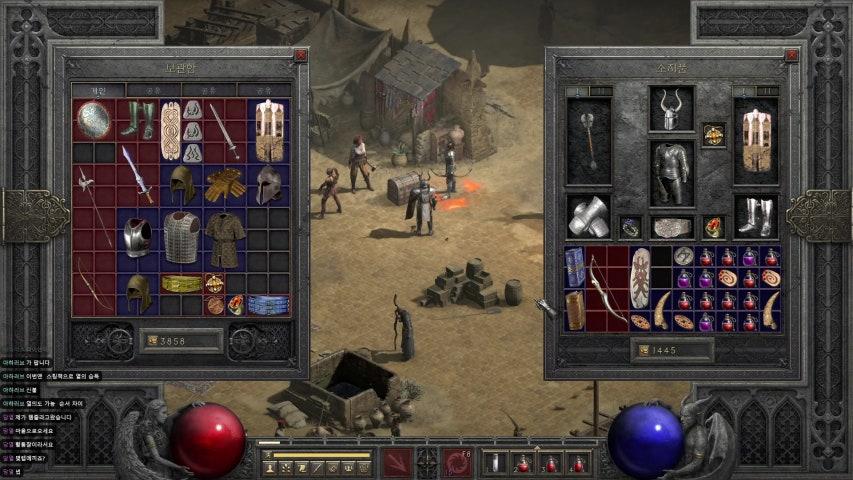Pick up the plate chest armor in stash
This screenshot has height=480, width=853.
(x=137, y=236)
